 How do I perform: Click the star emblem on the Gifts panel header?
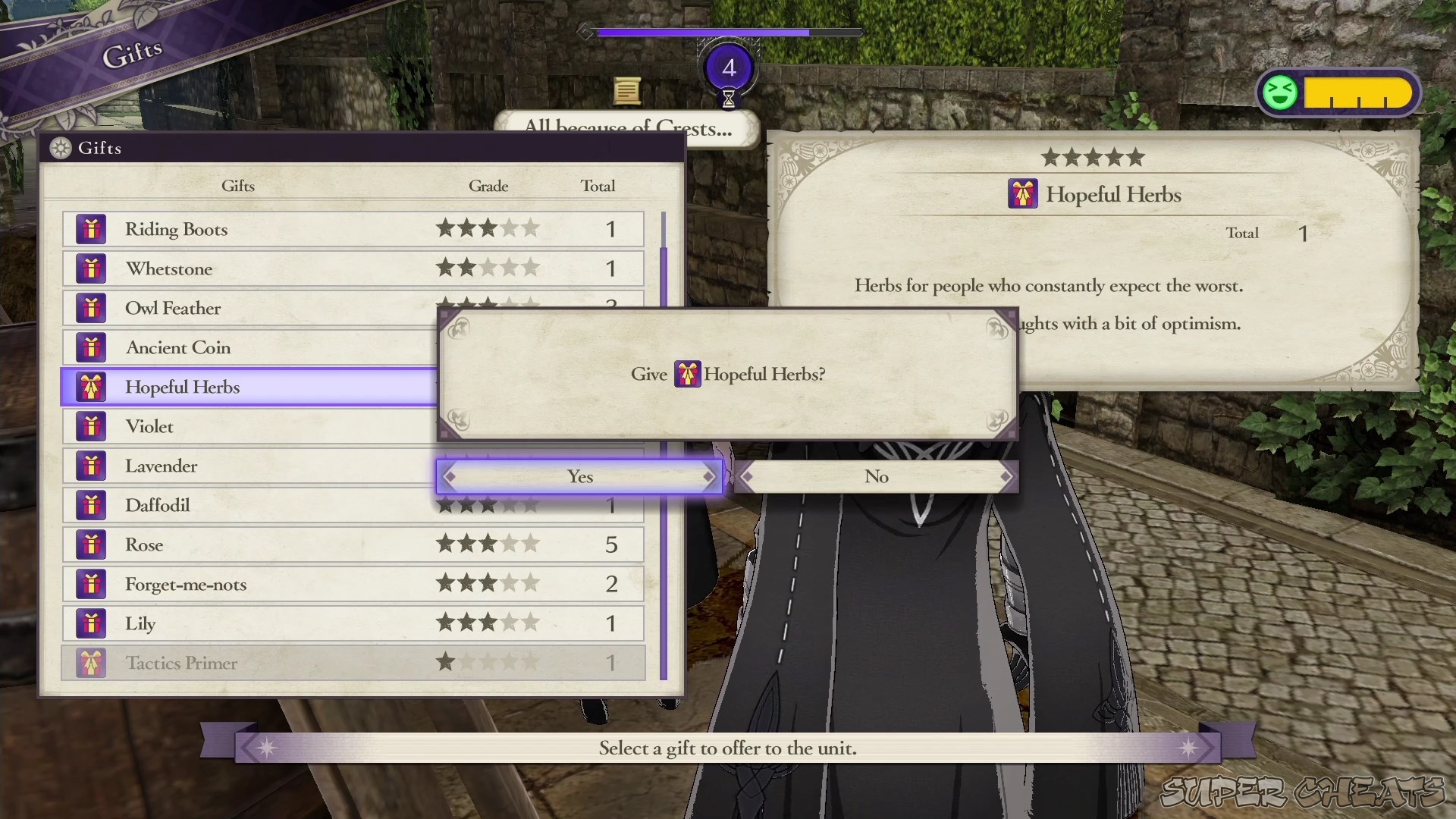click(60, 148)
